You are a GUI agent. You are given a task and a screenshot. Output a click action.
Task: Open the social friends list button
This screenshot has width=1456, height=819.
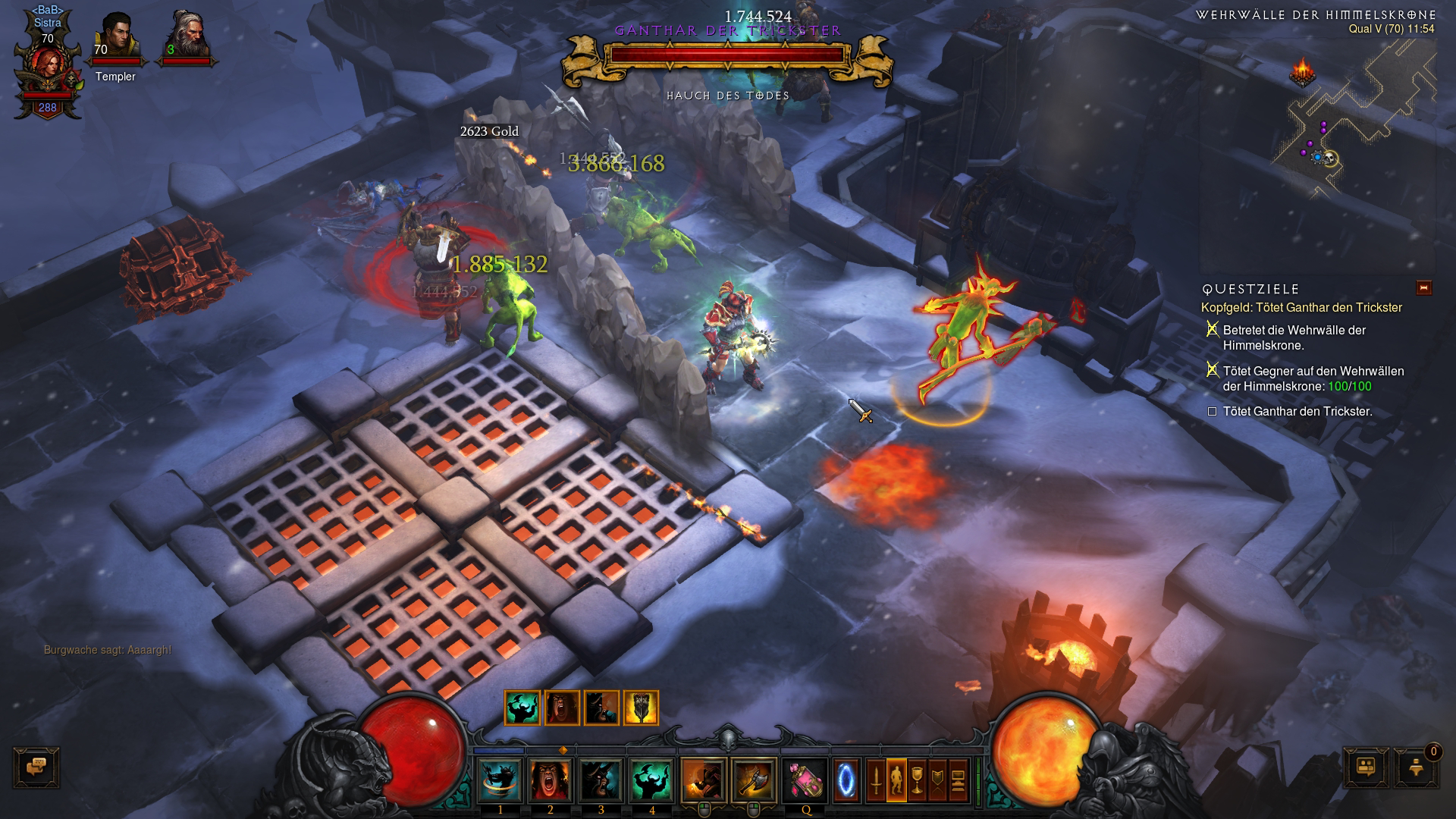point(1367,767)
